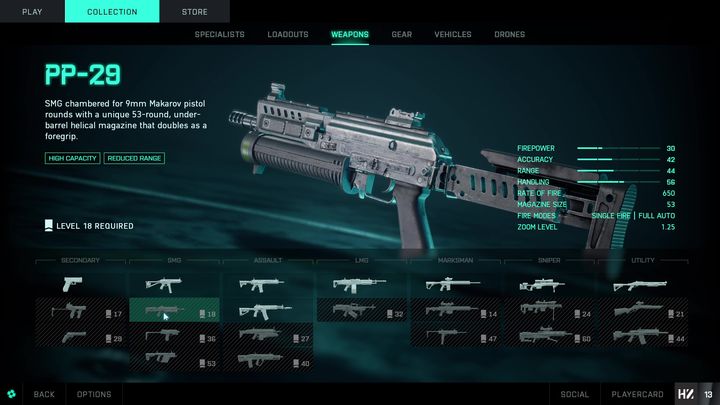View the Vehicles category

click(x=452, y=34)
